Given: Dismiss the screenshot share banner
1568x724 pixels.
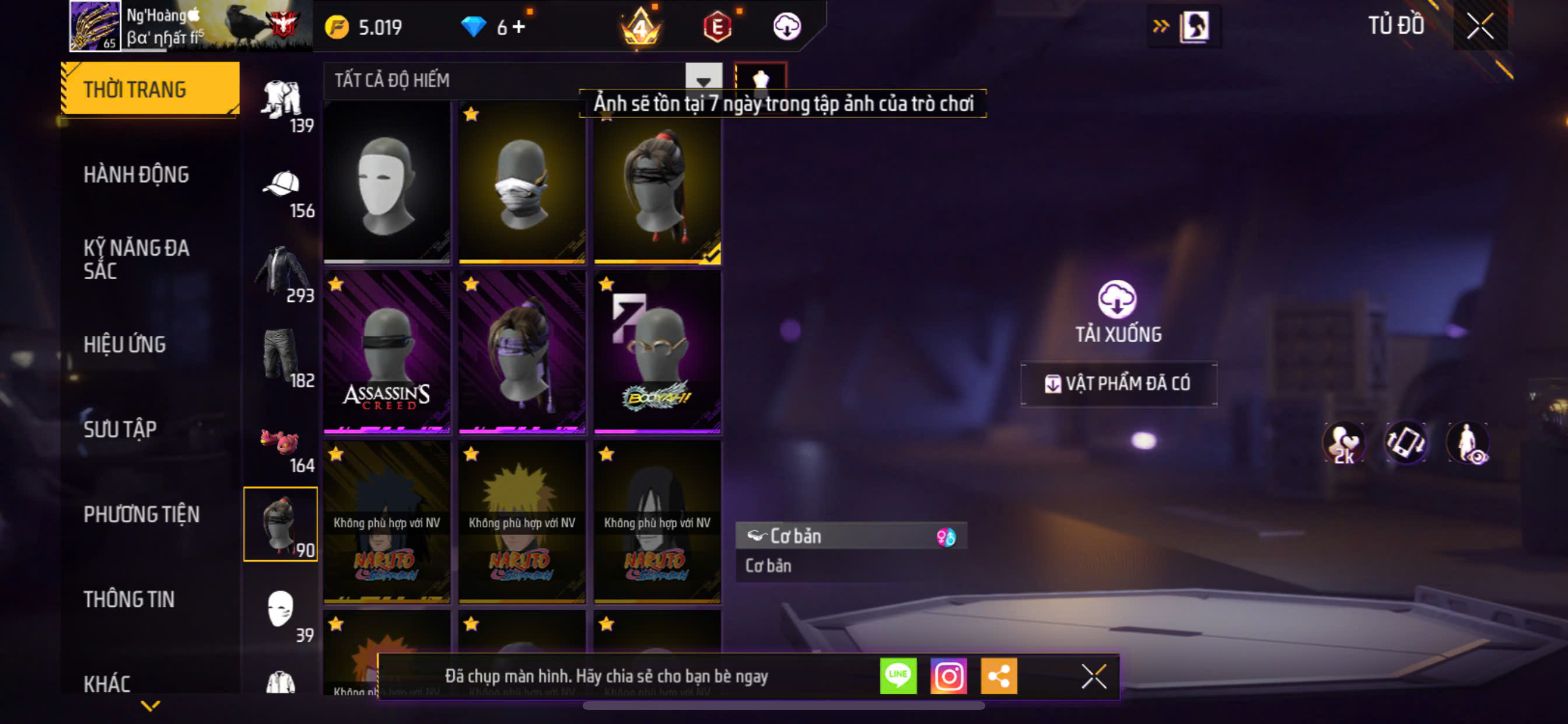Looking at the screenshot, I should [1093, 676].
